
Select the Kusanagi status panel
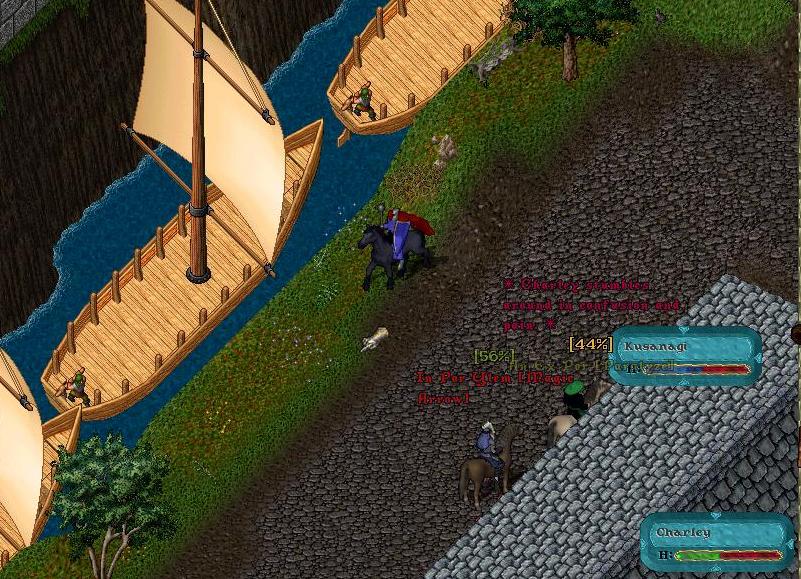pyautogui.click(x=686, y=356)
